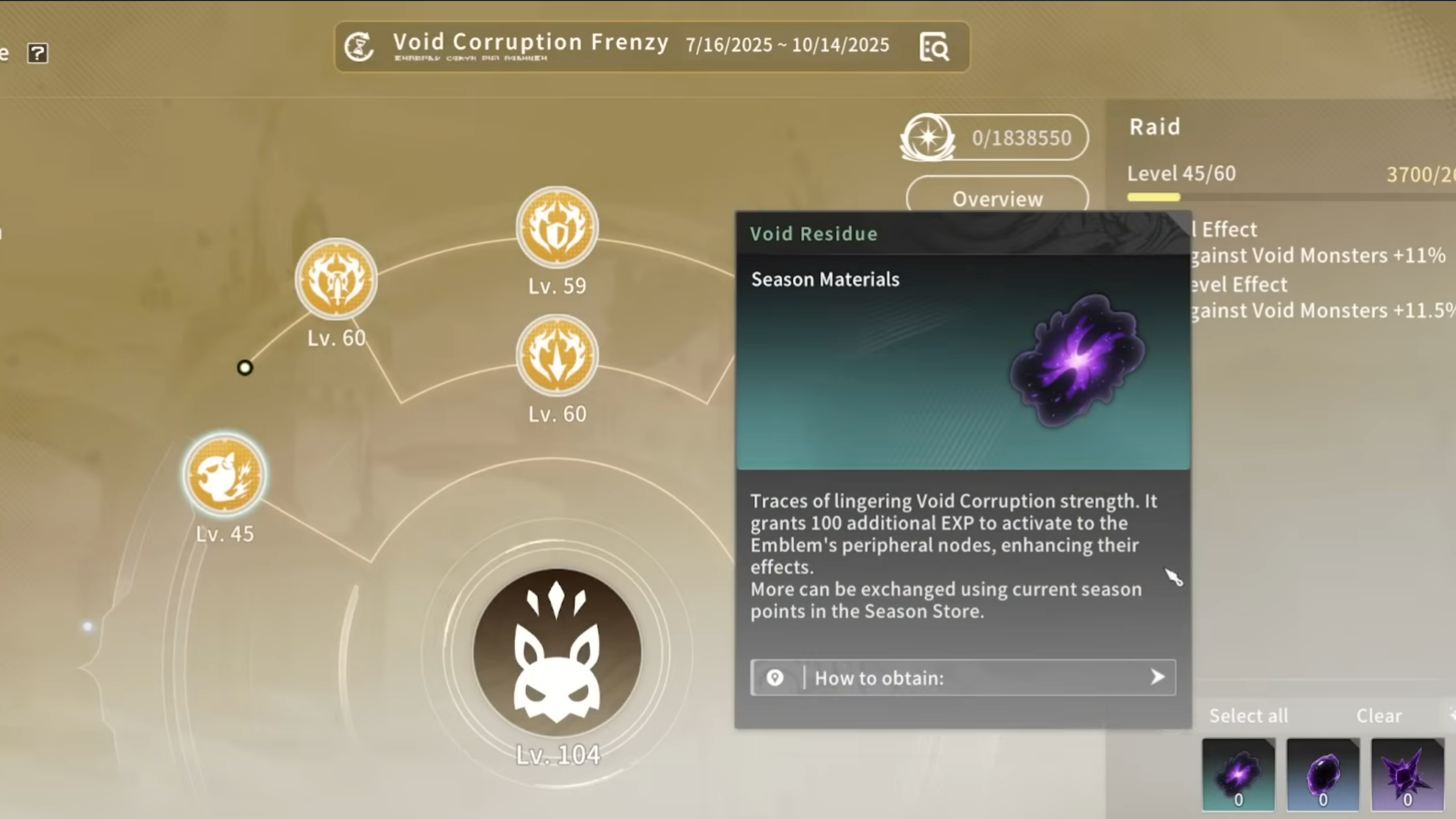The image size is (1456, 819).
Task: Select the spiky purple crystal material slot
Action: (x=1407, y=774)
